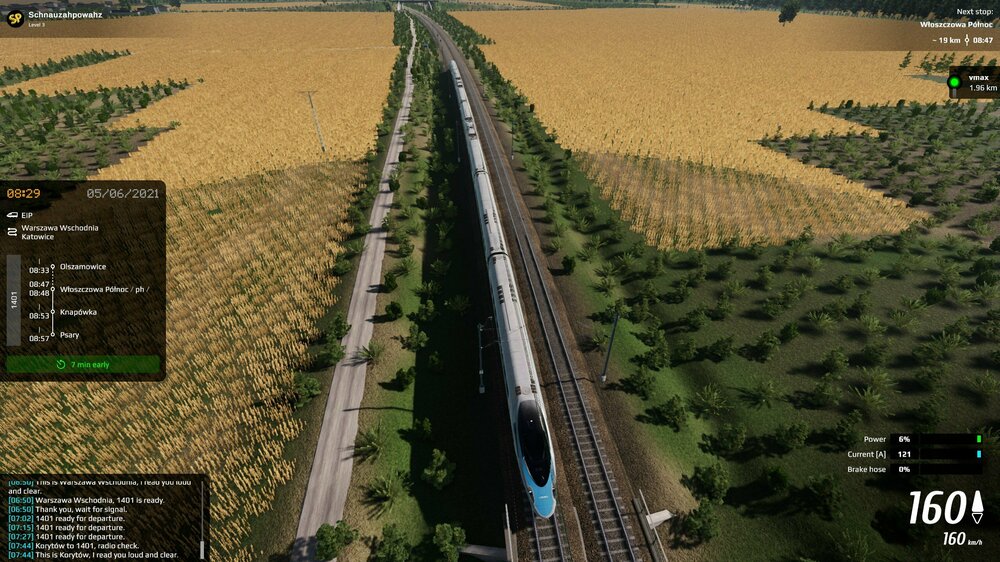This screenshot has width=1000, height=562.
Task: Click the green vmax signal indicator
Action: 954,82
